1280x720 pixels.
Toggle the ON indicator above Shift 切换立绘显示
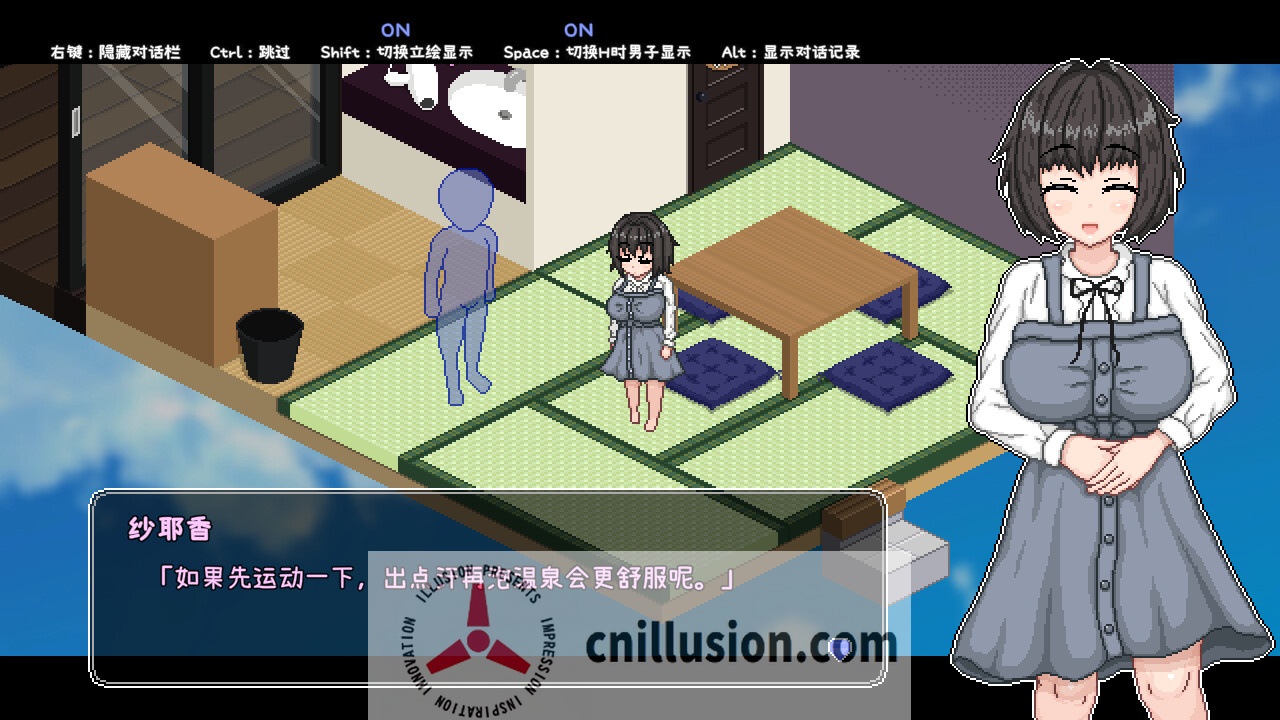coord(397,29)
